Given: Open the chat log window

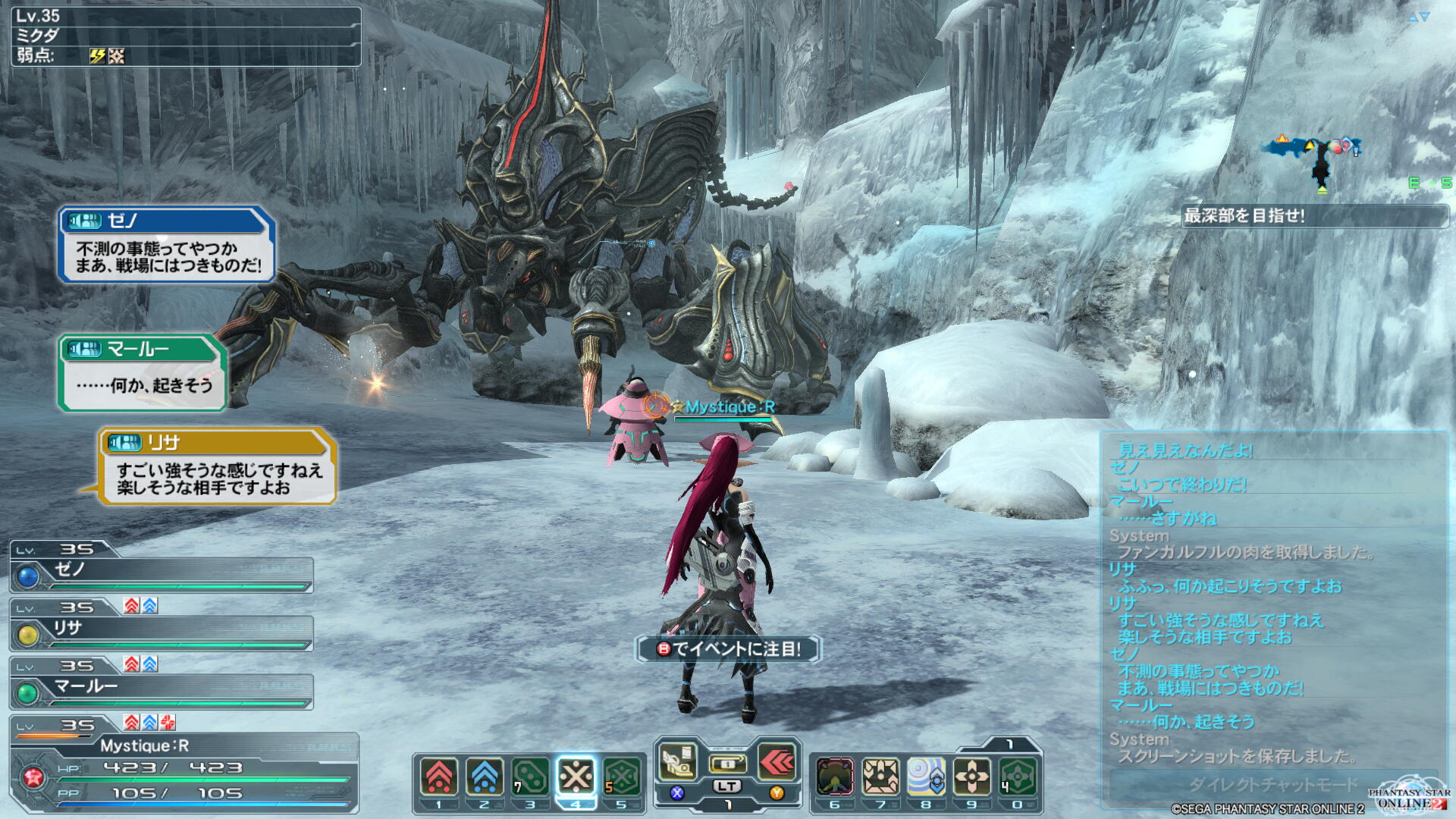Looking at the screenshot, I should (1274, 599).
